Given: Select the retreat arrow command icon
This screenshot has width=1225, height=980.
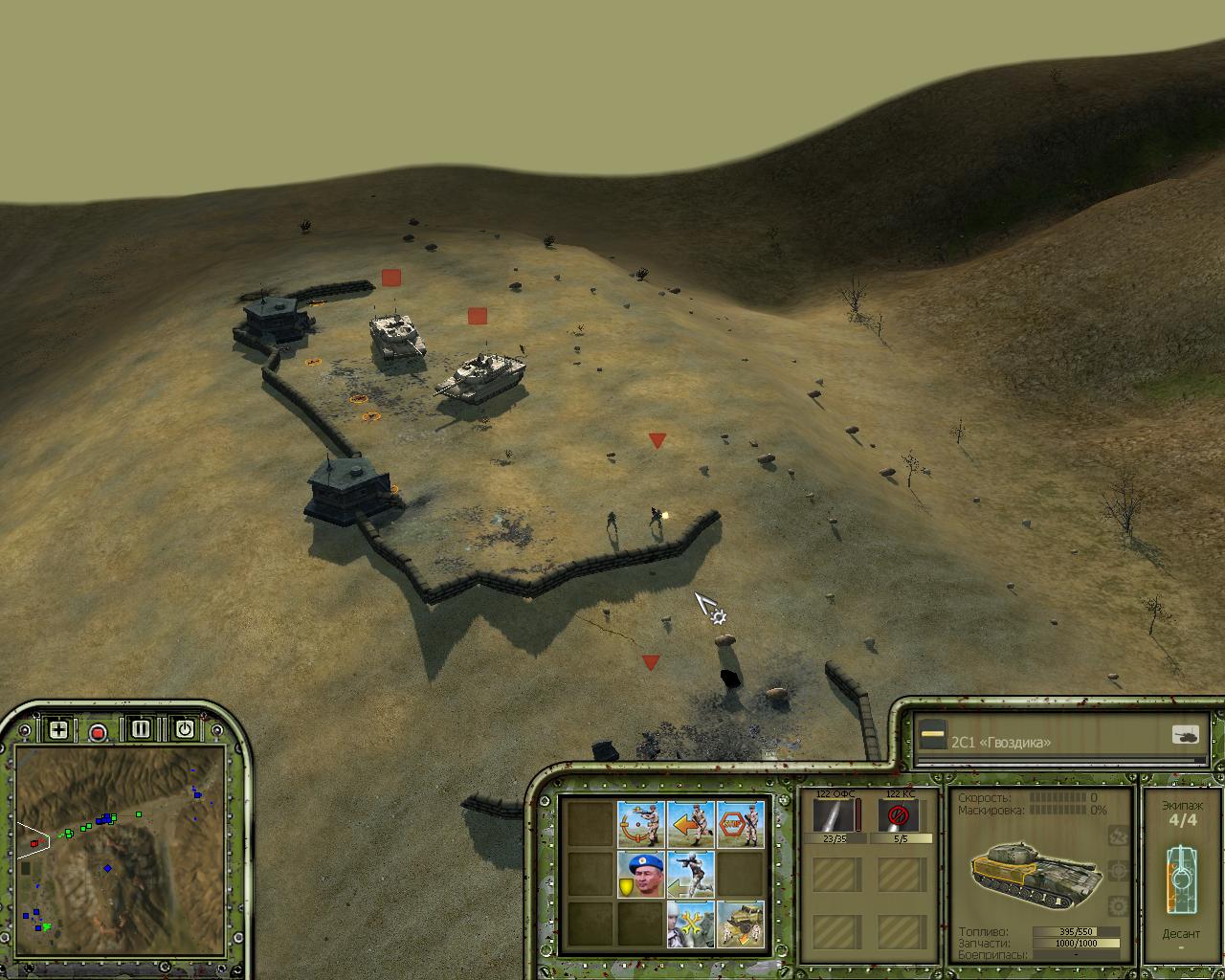Looking at the screenshot, I should point(690,825).
